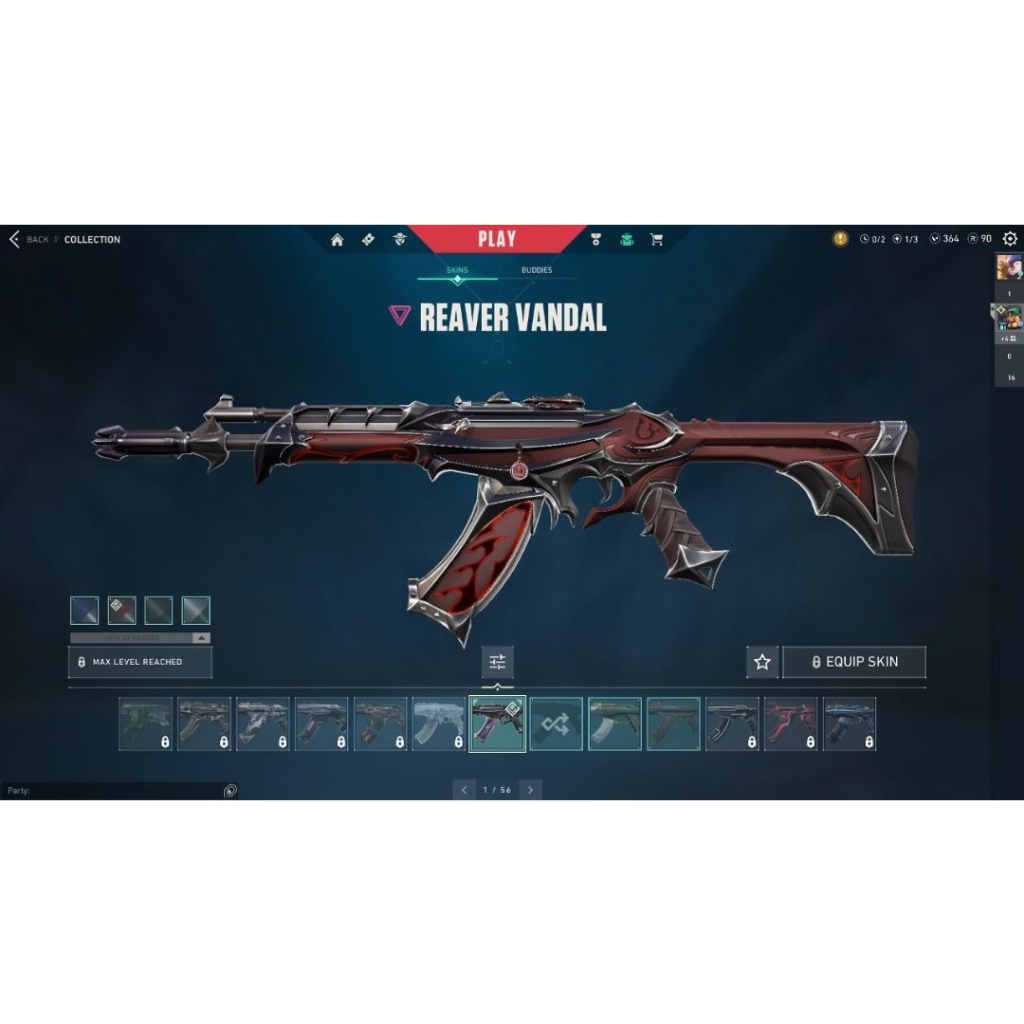
Task: Favorite this skin with the star button
Action: click(x=762, y=662)
